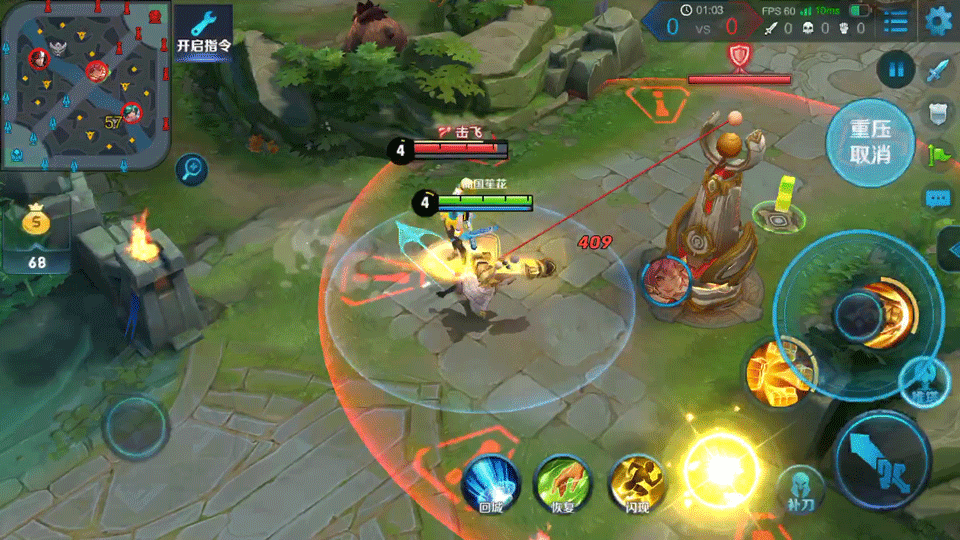Activate the 回城 recall spell

(490, 482)
